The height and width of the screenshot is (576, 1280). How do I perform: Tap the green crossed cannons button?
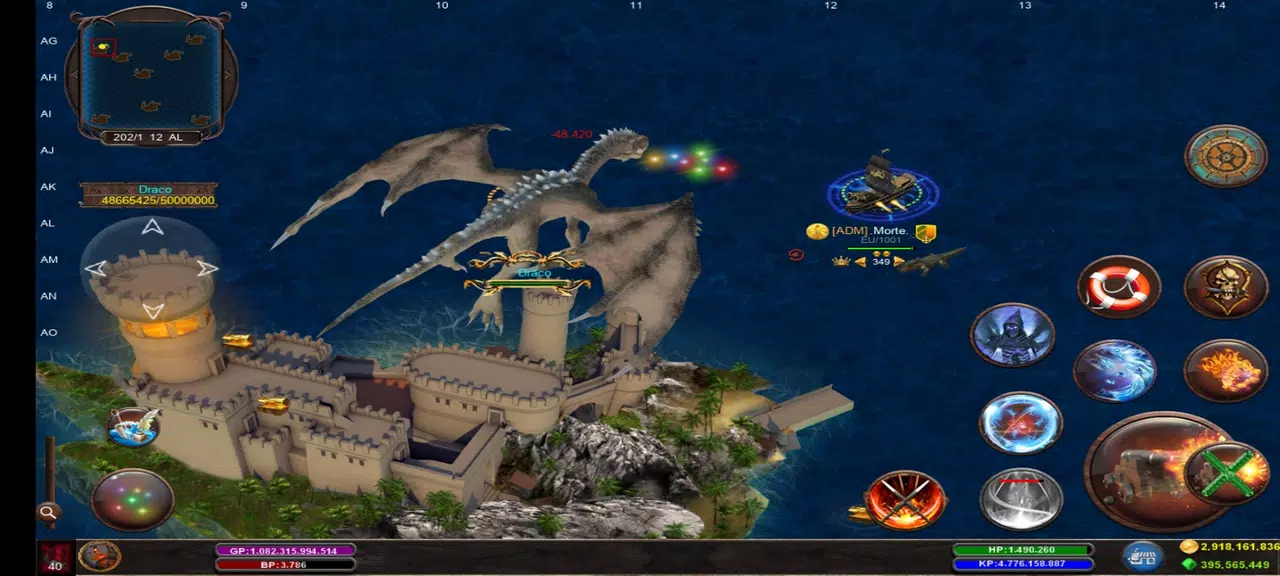pyautogui.click(x=1228, y=473)
